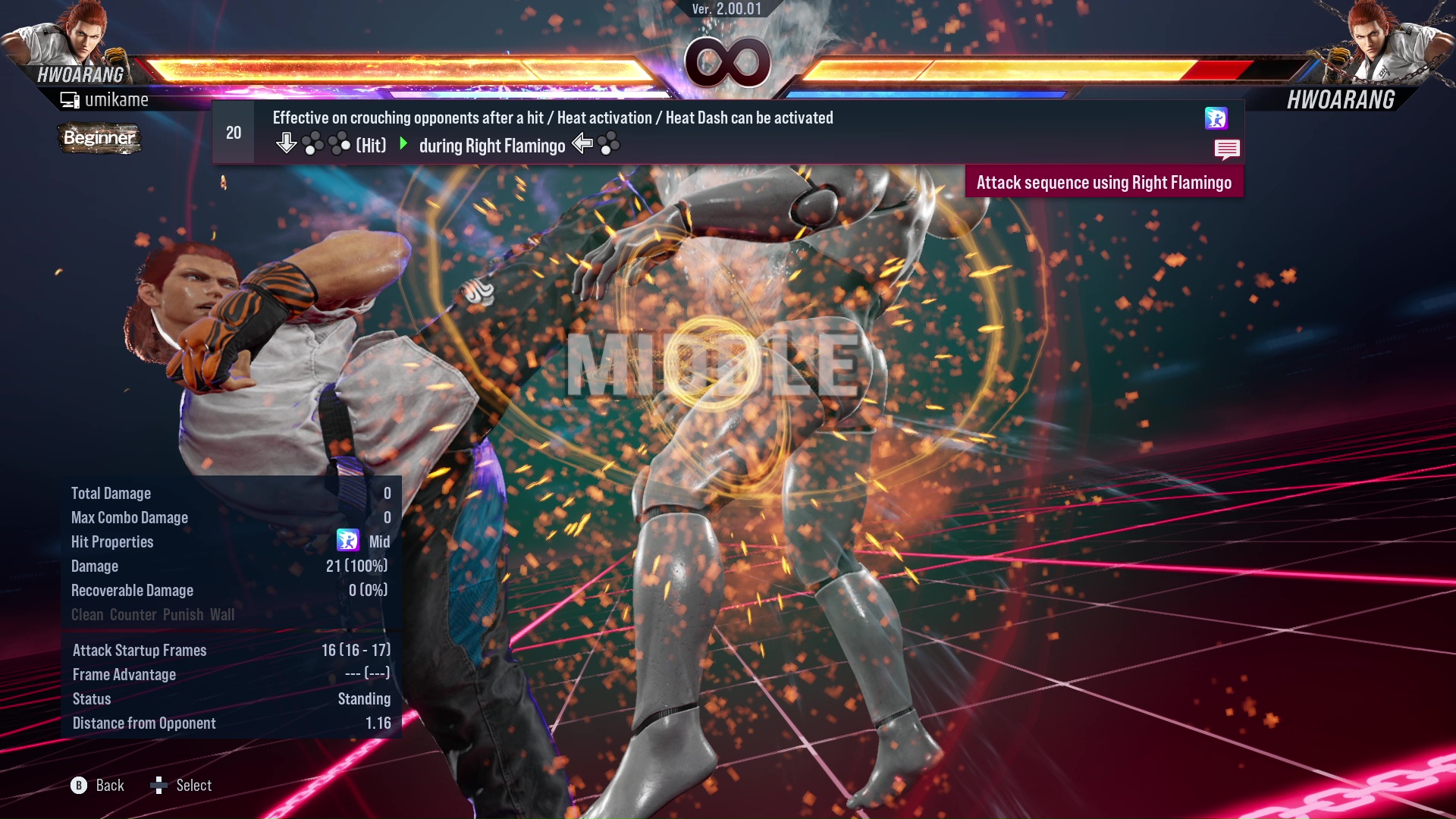The image size is (1456, 819).
Task: Click the left arrow input after Right Flamingo
Action: (x=582, y=143)
